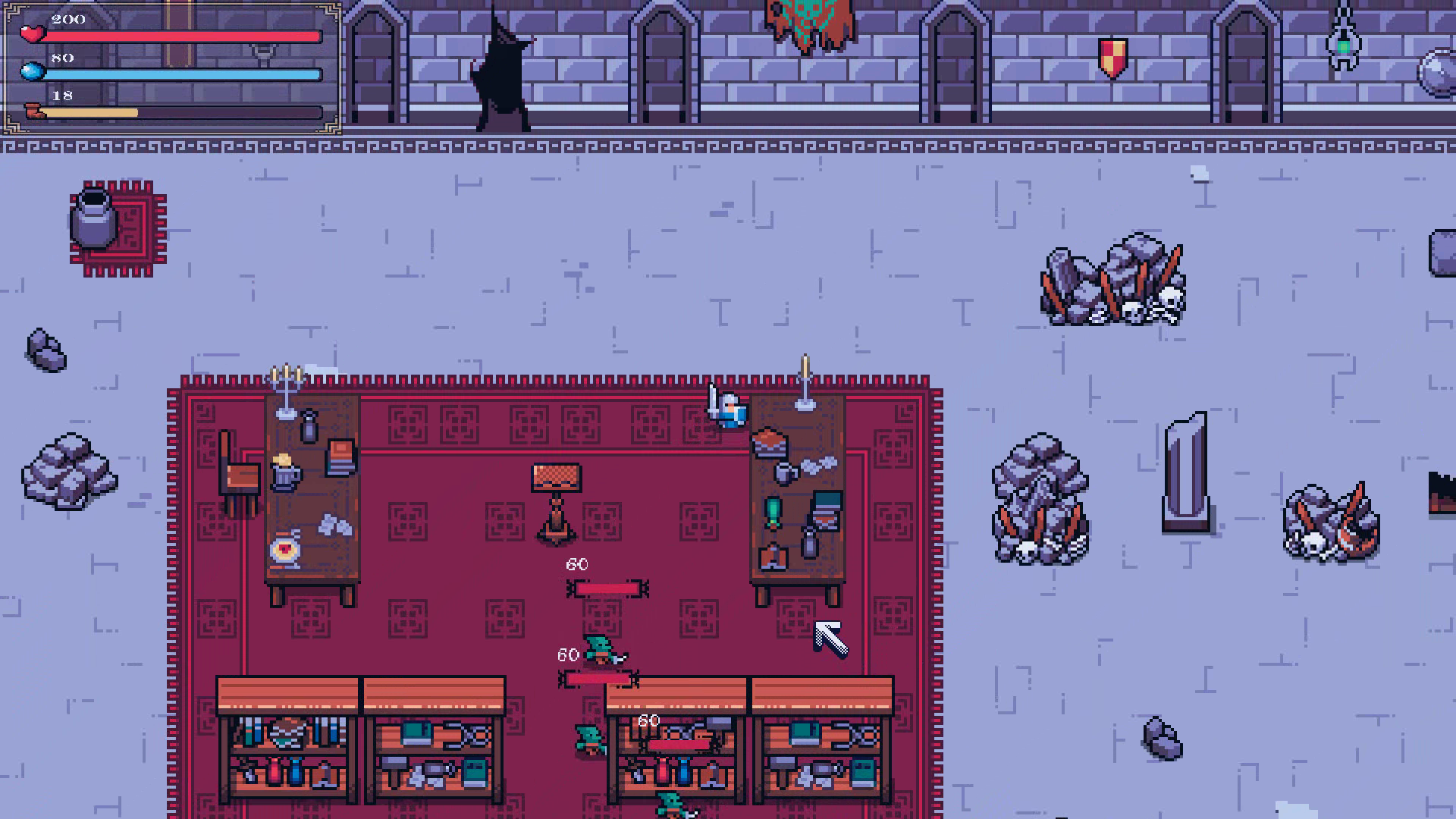Click the enemy health bar on the carpet
1456x819 pixels.
click(607, 588)
